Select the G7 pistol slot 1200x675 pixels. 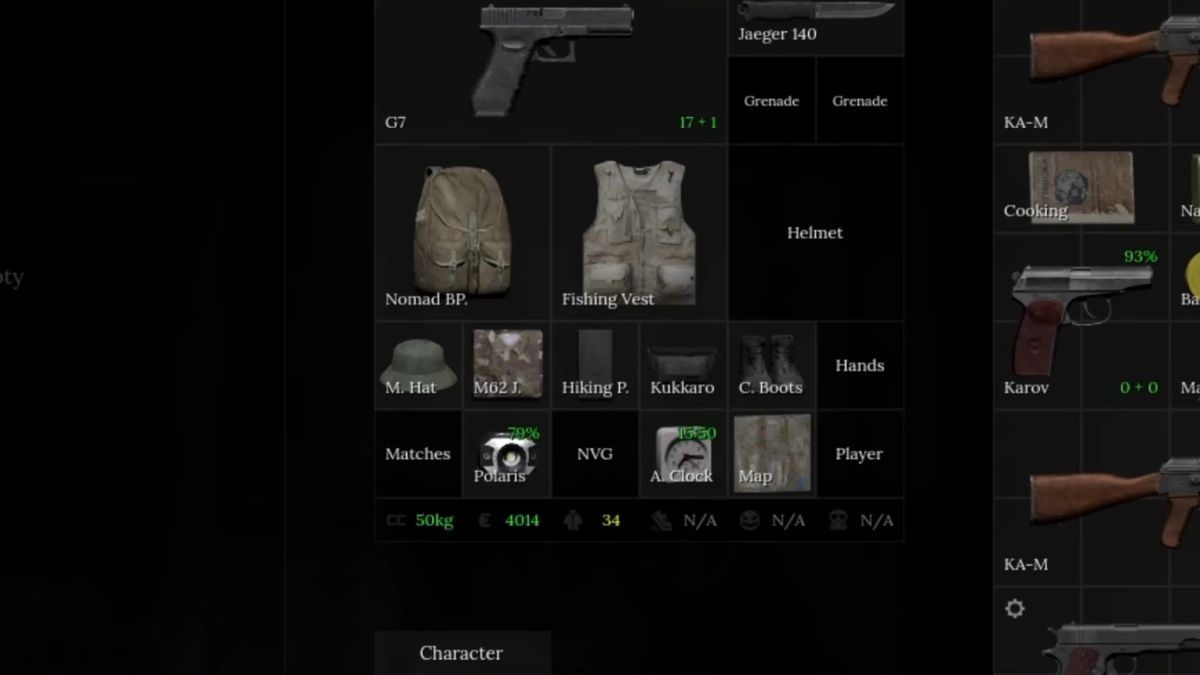click(x=551, y=70)
